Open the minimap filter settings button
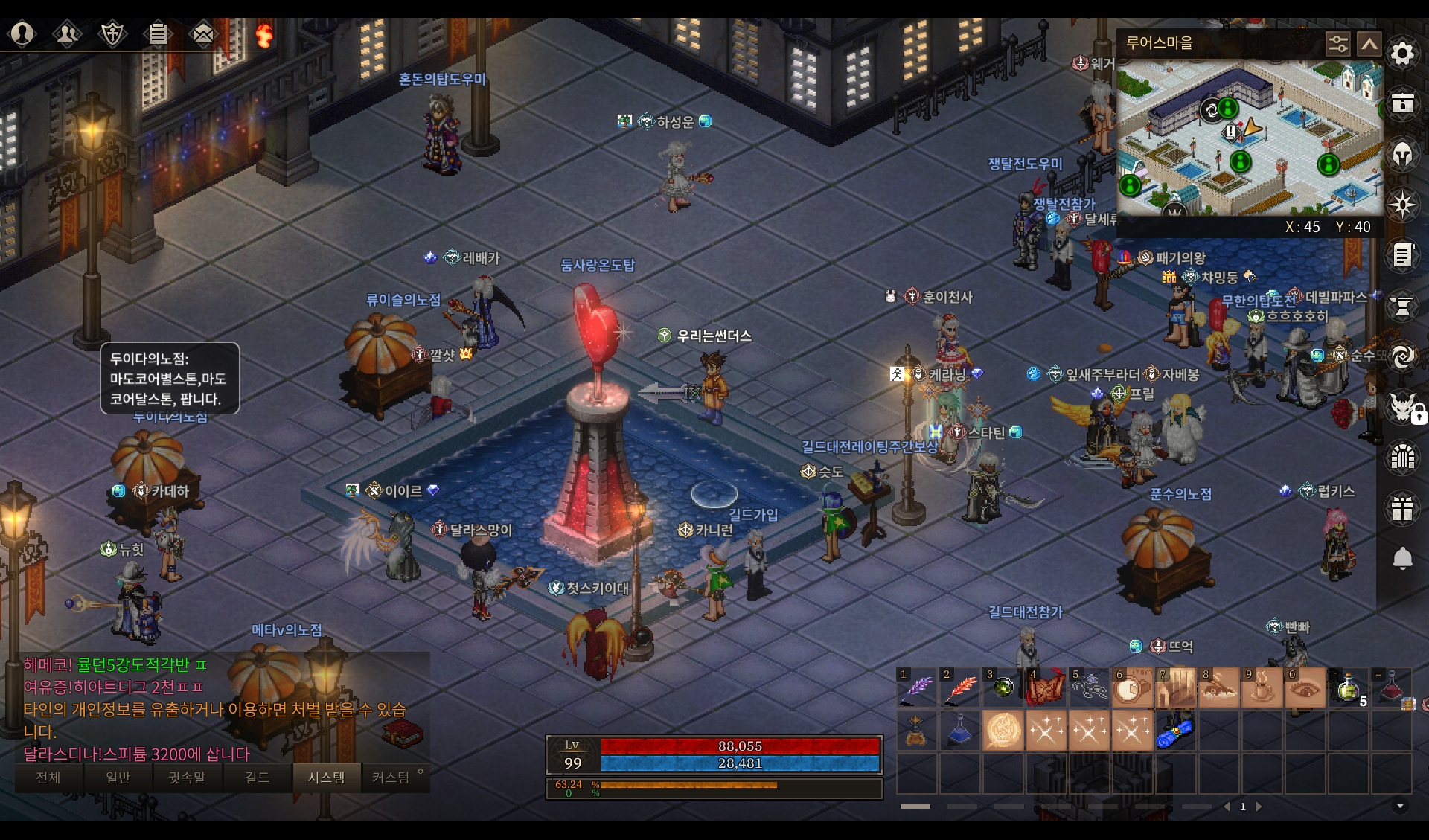This screenshot has width=1429, height=840. [1337, 44]
